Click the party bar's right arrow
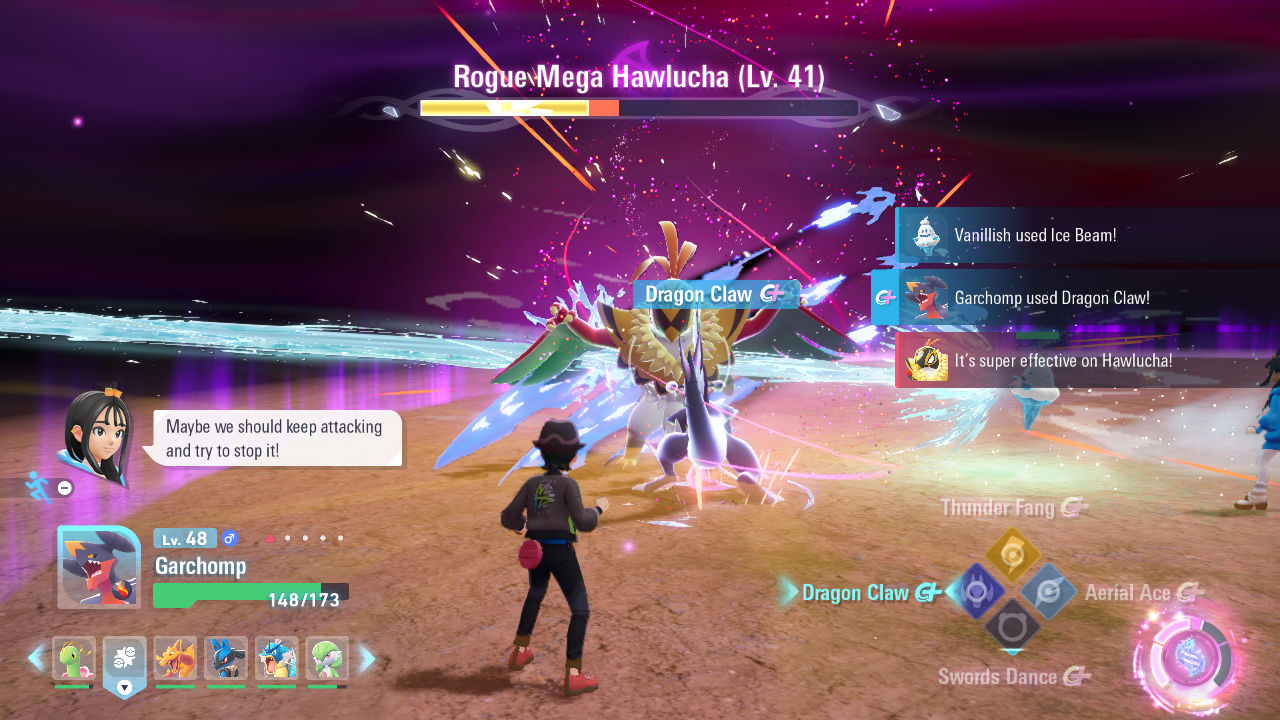 point(367,658)
